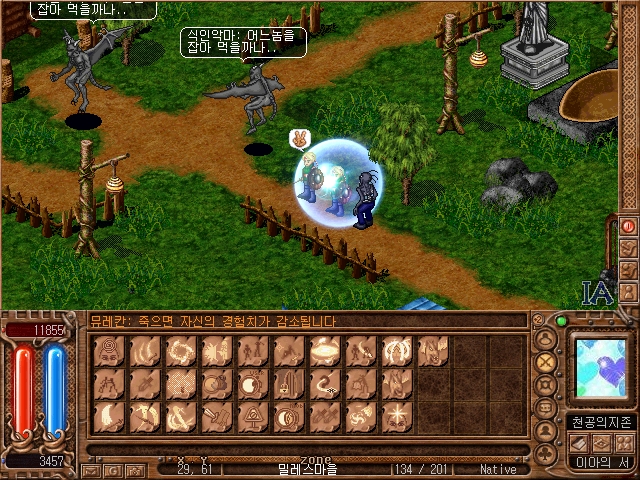640x480 pixels.
Task: Select the starburst sparkle skill icon
Action: point(392,415)
